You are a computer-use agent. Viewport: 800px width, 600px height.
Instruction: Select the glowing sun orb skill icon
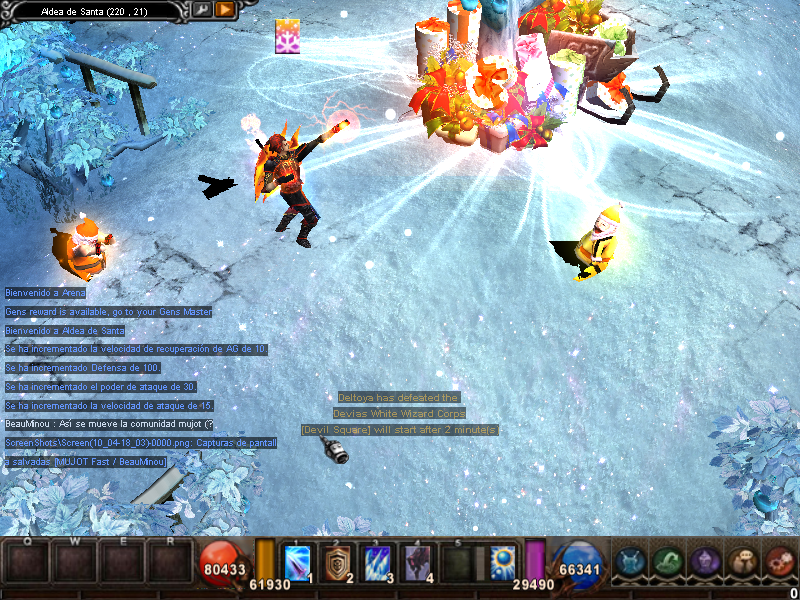[x=503, y=562]
